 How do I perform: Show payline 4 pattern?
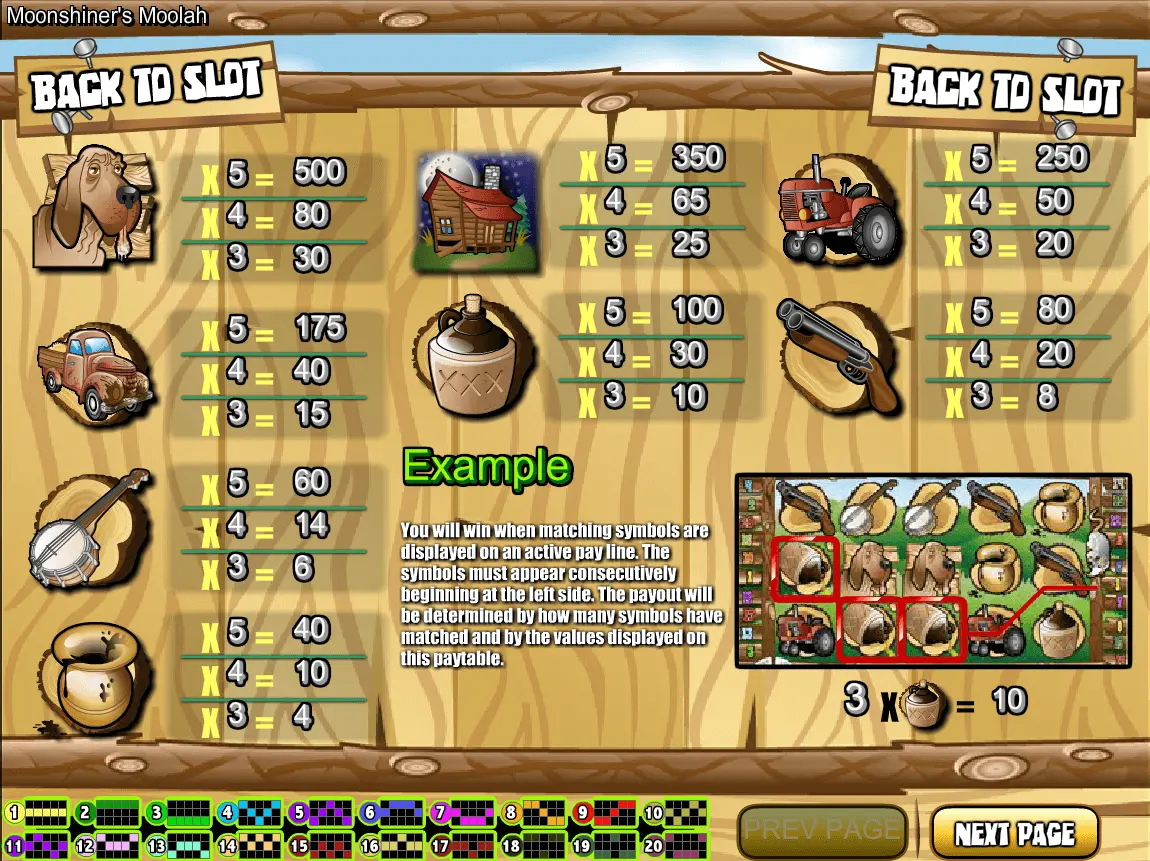(x=248, y=812)
